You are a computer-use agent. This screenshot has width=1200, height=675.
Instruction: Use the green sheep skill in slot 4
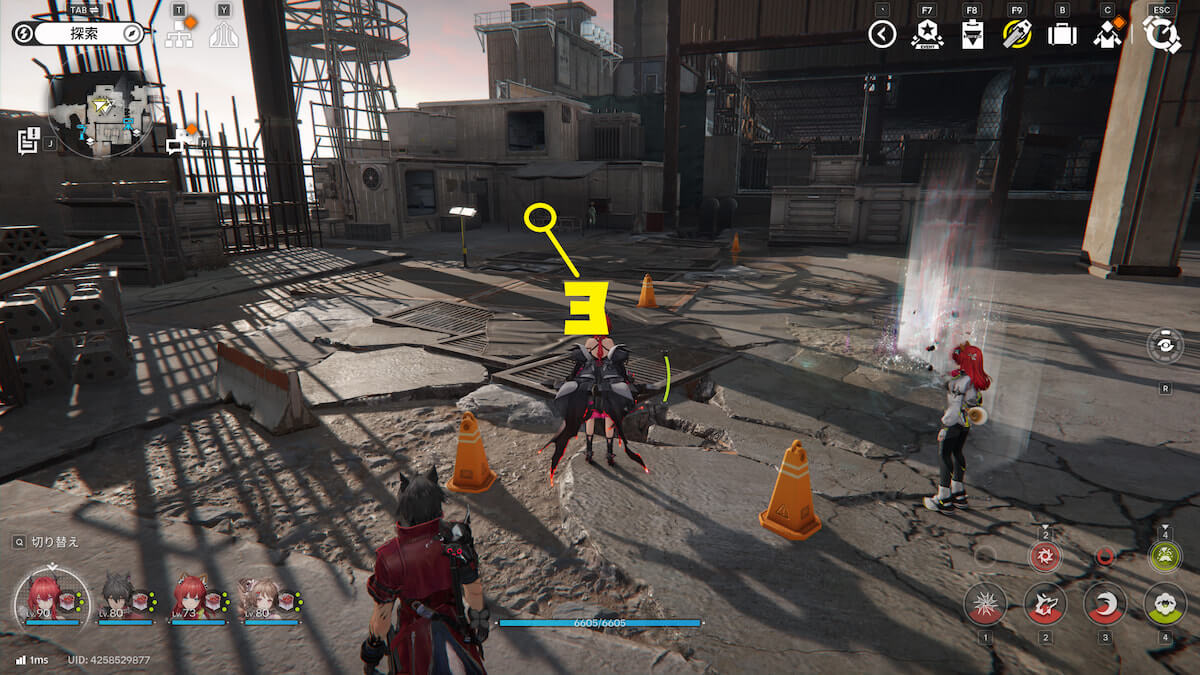1165,603
